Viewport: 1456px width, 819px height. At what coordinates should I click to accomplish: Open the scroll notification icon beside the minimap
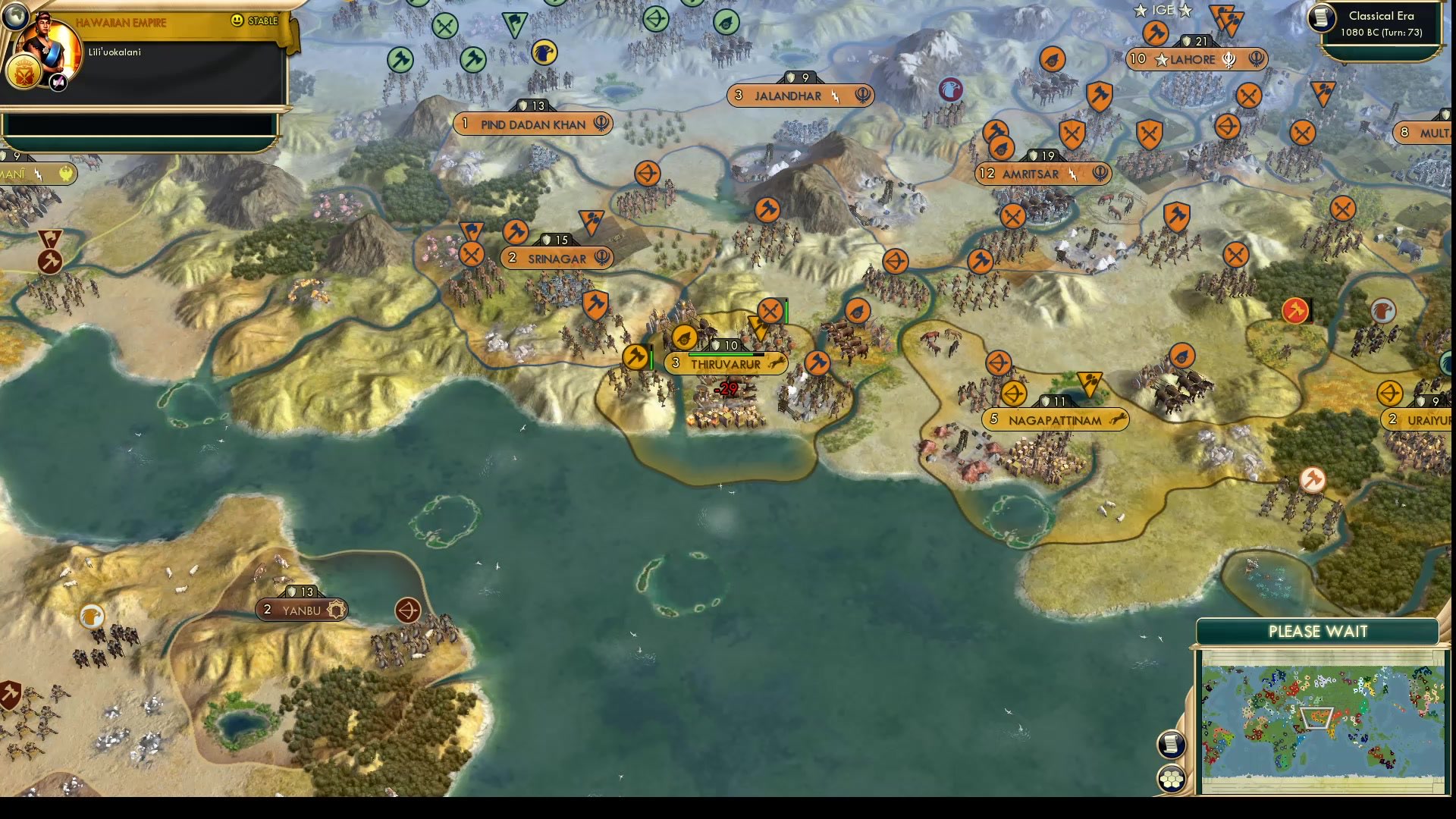1172,745
